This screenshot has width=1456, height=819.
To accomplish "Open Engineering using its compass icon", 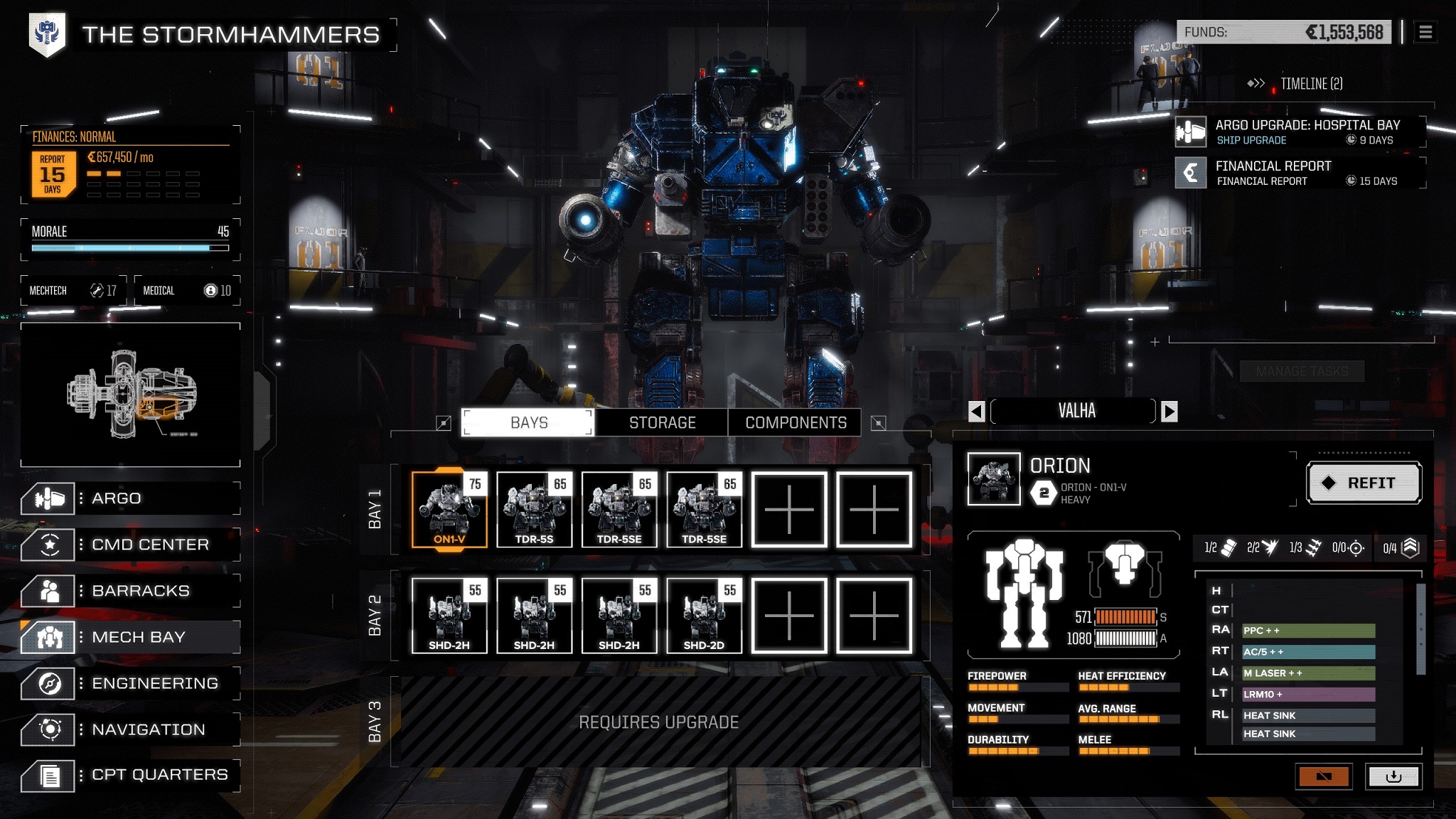I will [50, 683].
